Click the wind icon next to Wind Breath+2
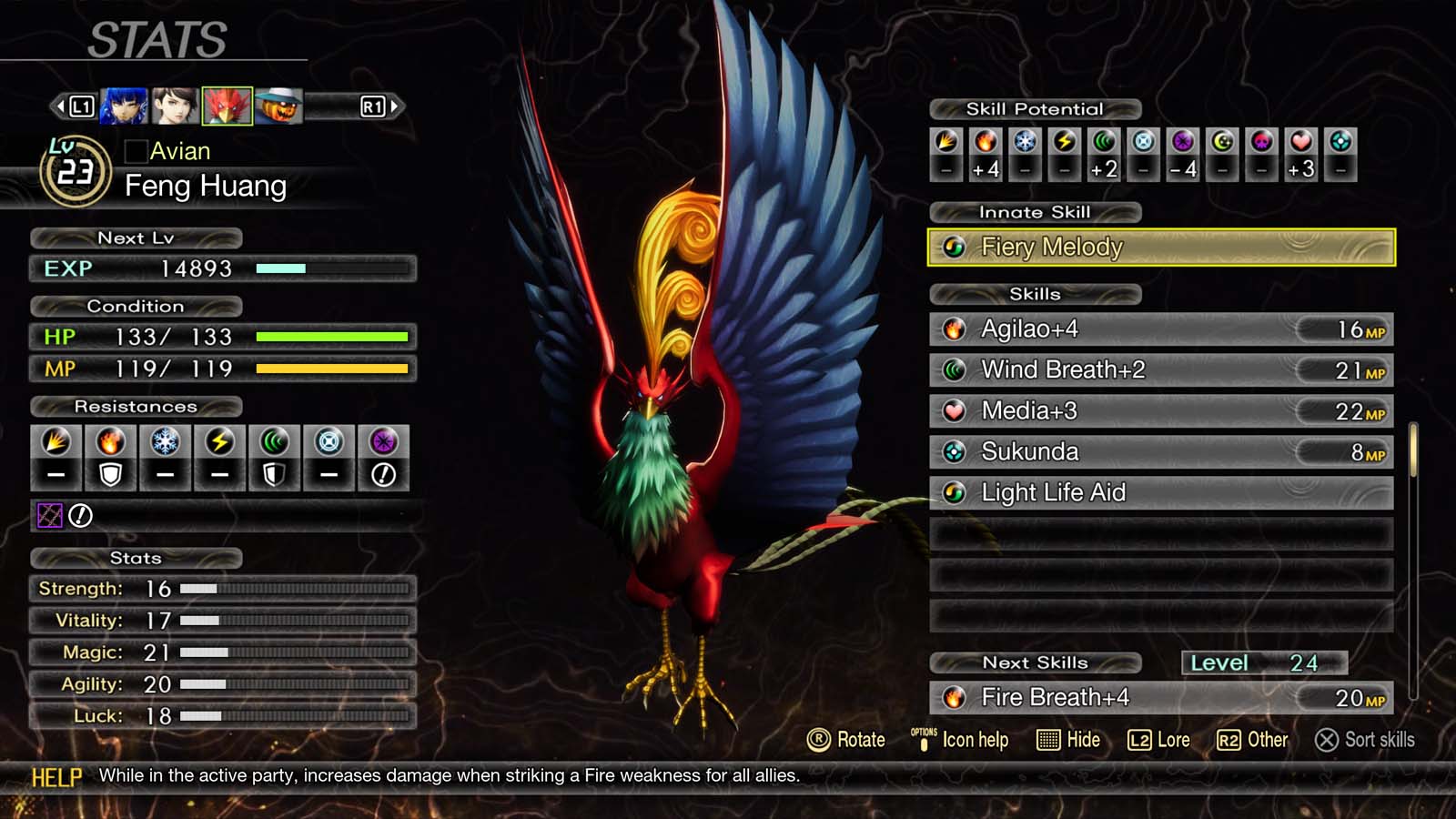1456x819 pixels. [955, 369]
